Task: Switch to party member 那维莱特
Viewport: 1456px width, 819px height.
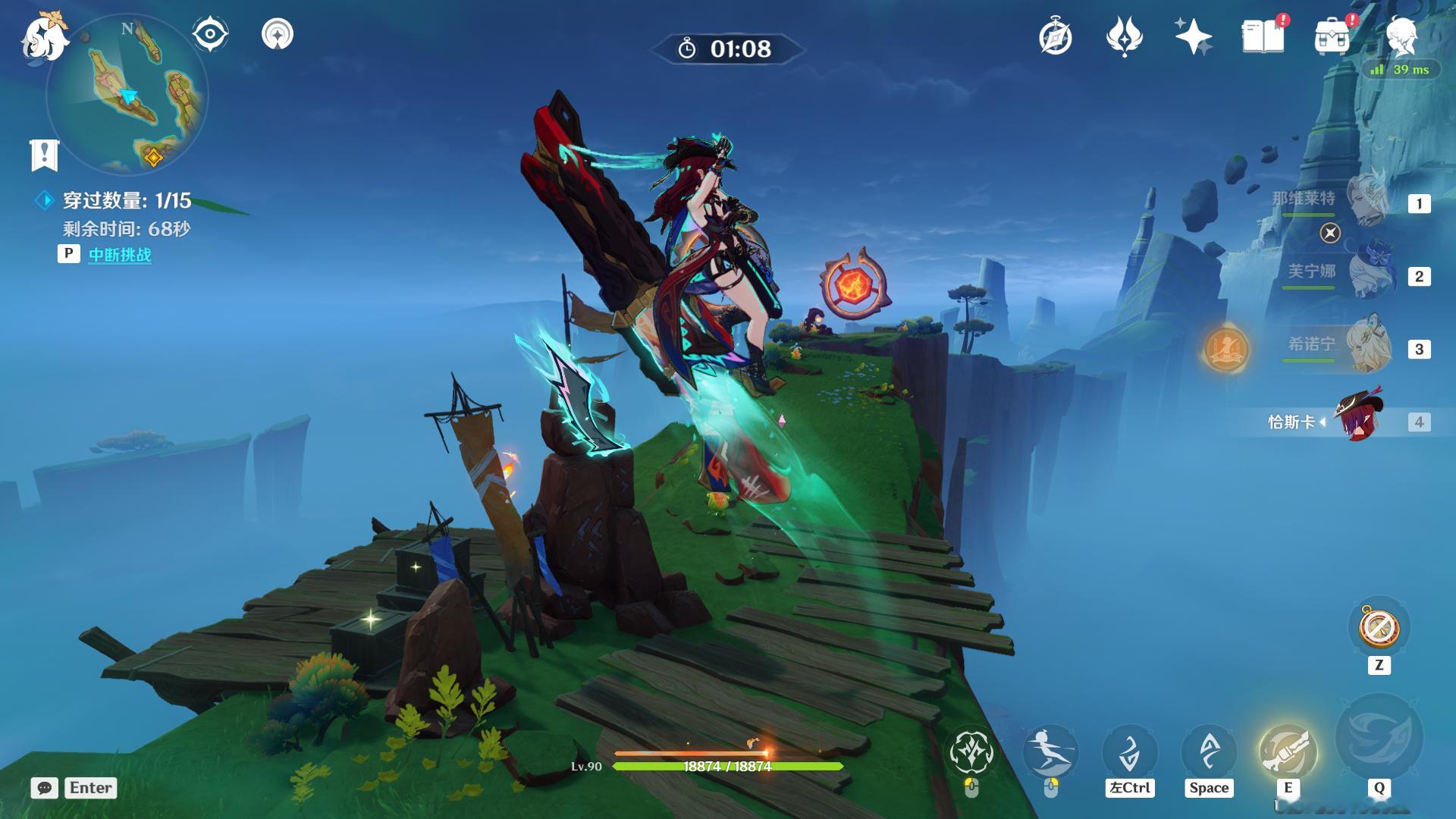Action: pos(1369,201)
